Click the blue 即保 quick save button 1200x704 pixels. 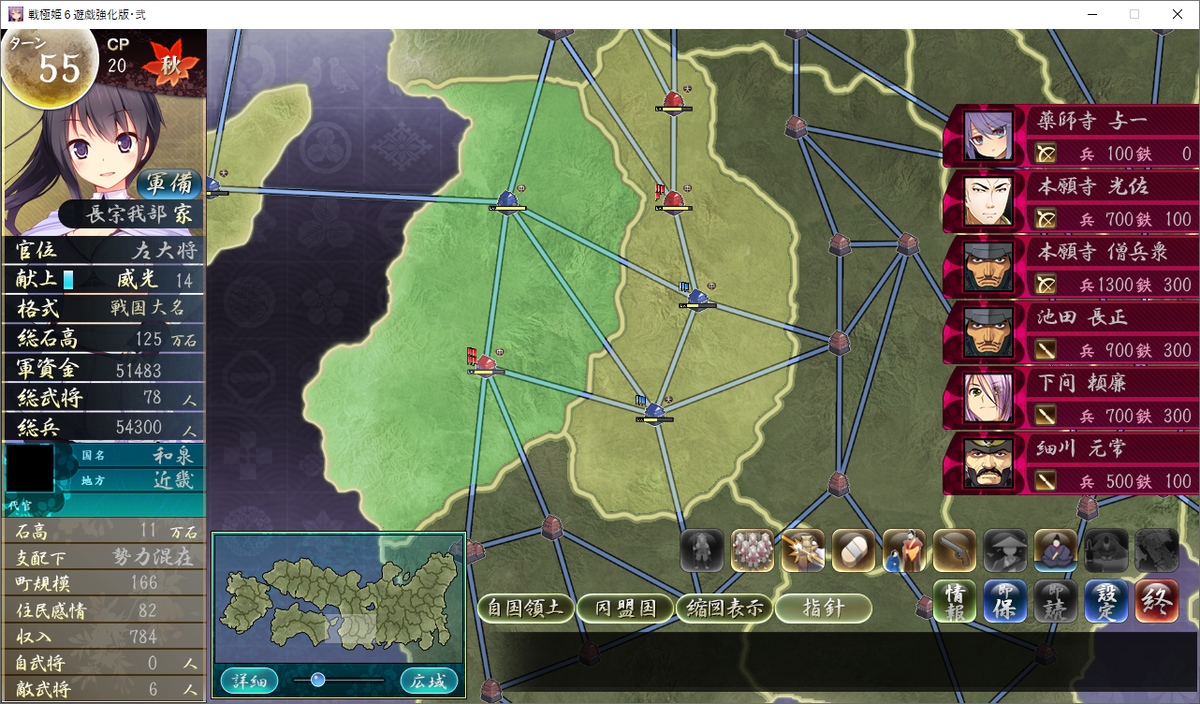[x=1004, y=600]
